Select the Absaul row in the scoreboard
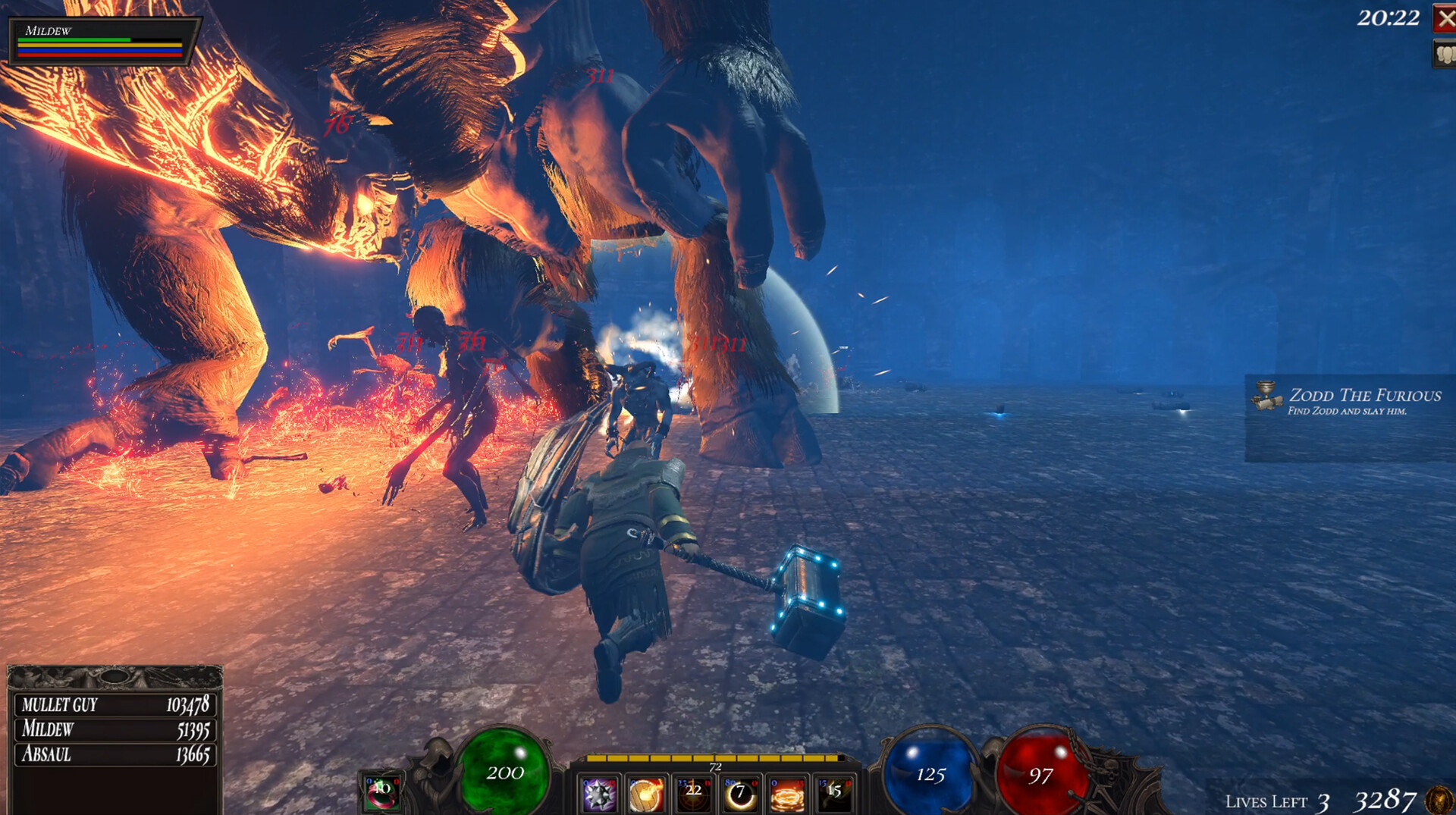Screen dimensions: 1456x815 point(115,754)
